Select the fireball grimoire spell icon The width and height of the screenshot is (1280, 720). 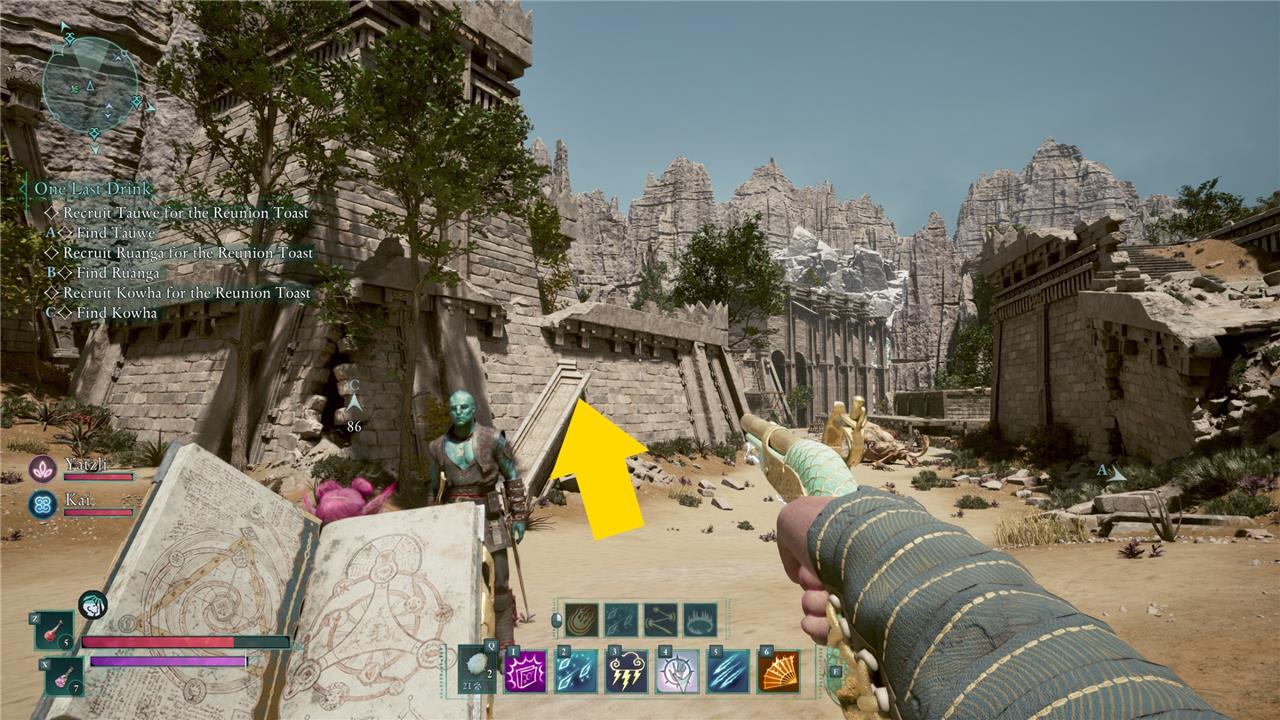click(x=581, y=619)
